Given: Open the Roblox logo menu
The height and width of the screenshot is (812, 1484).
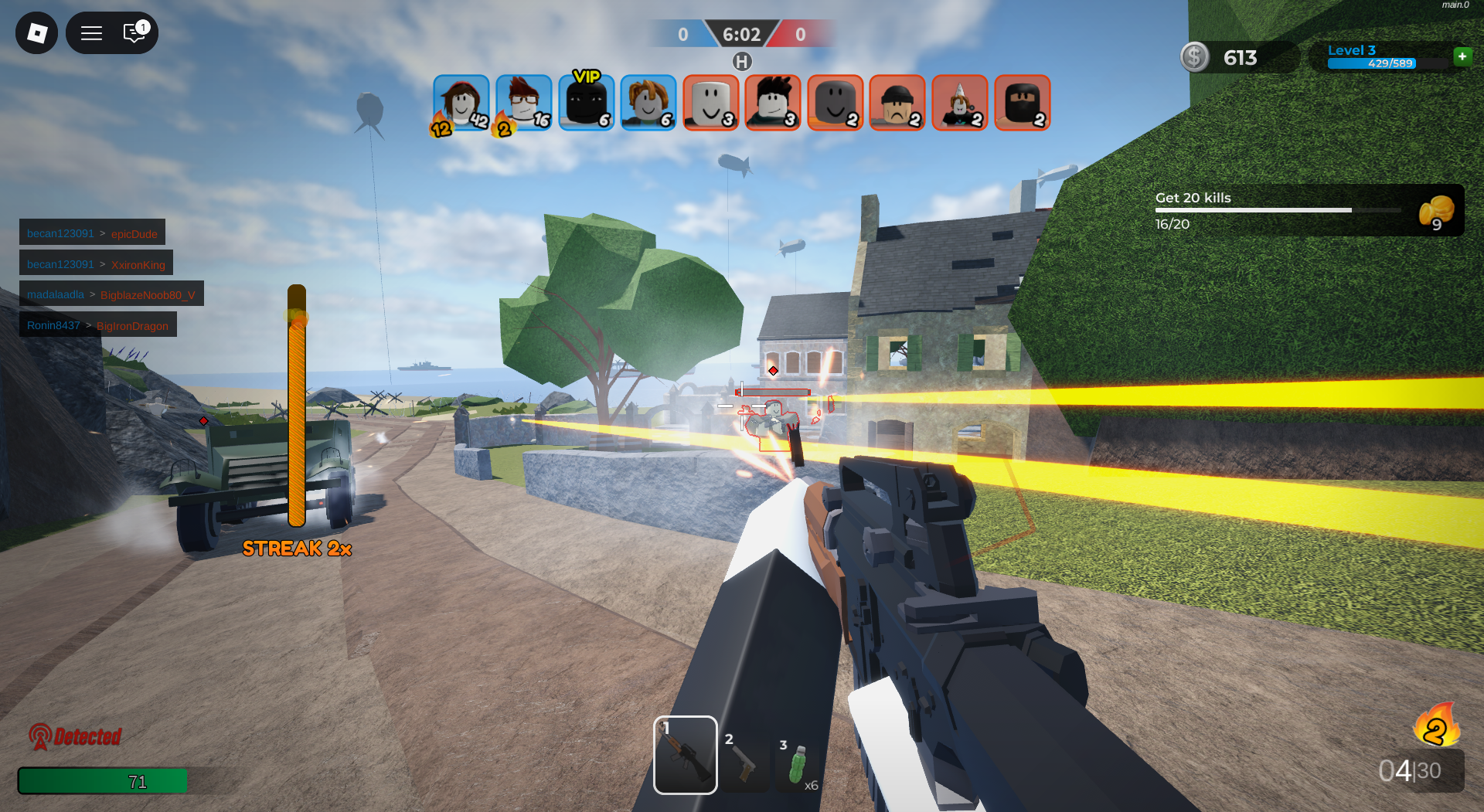Looking at the screenshot, I should tap(36, 33).
